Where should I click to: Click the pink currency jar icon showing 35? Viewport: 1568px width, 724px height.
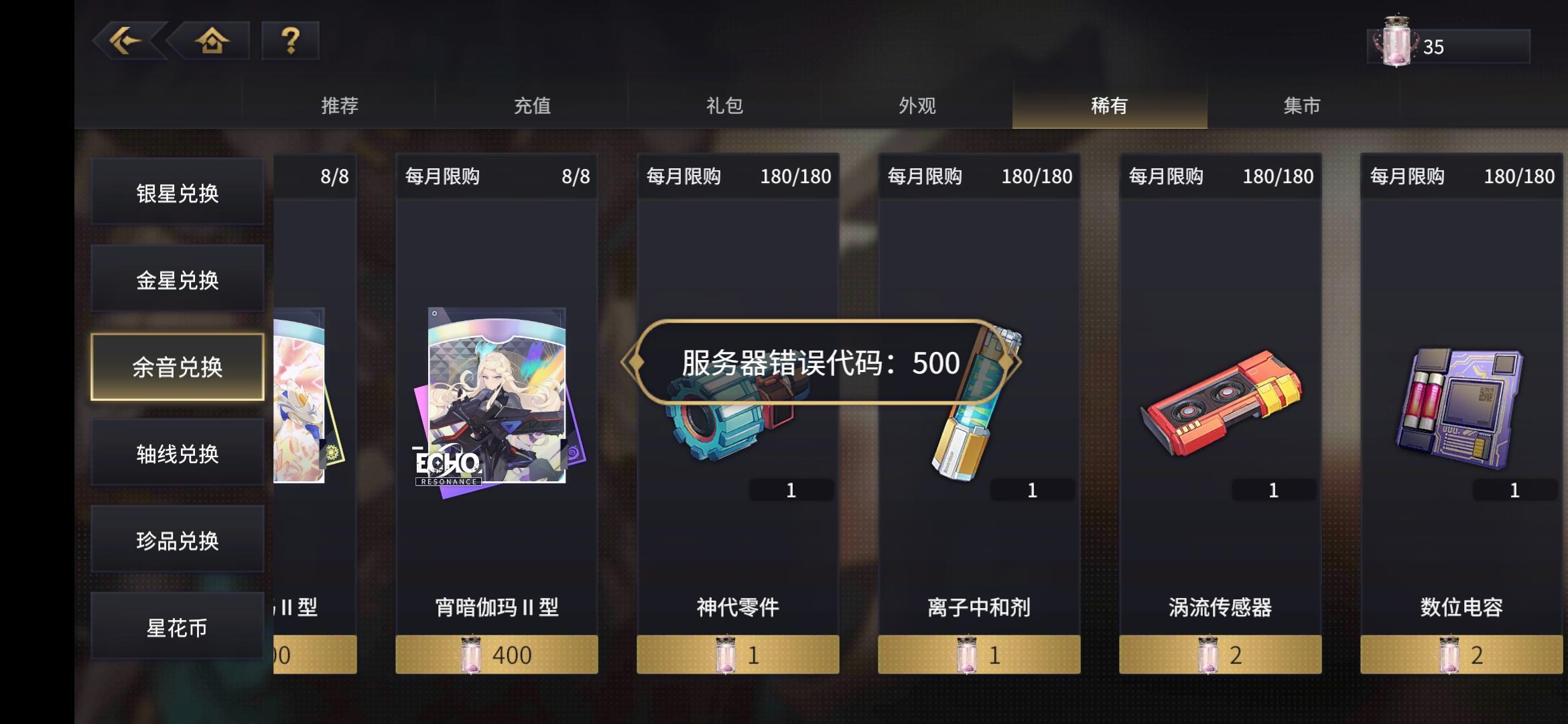tap(1398, 42)
